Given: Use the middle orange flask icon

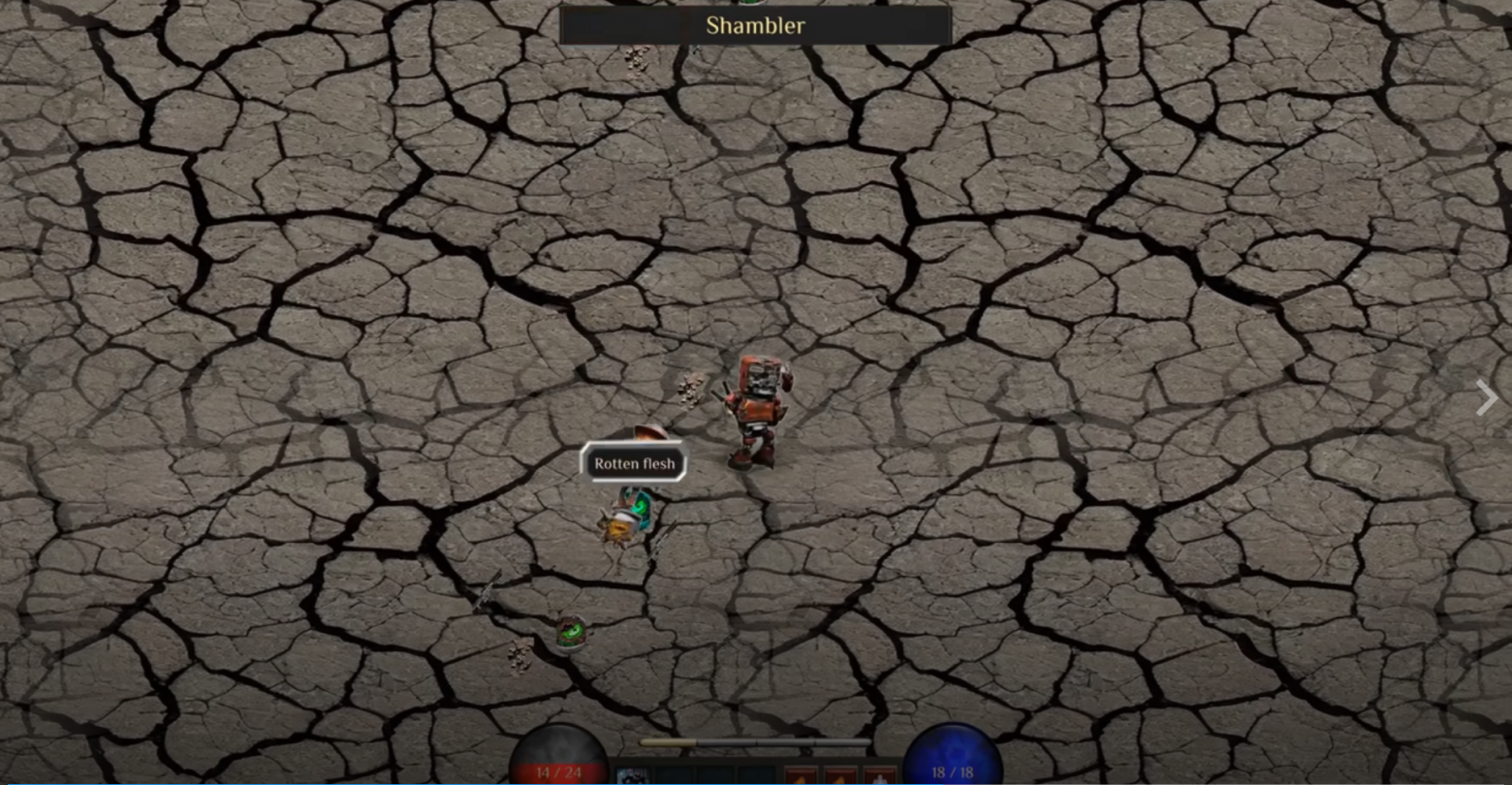Looking at the screenshot, I should (x=843, y=773).
